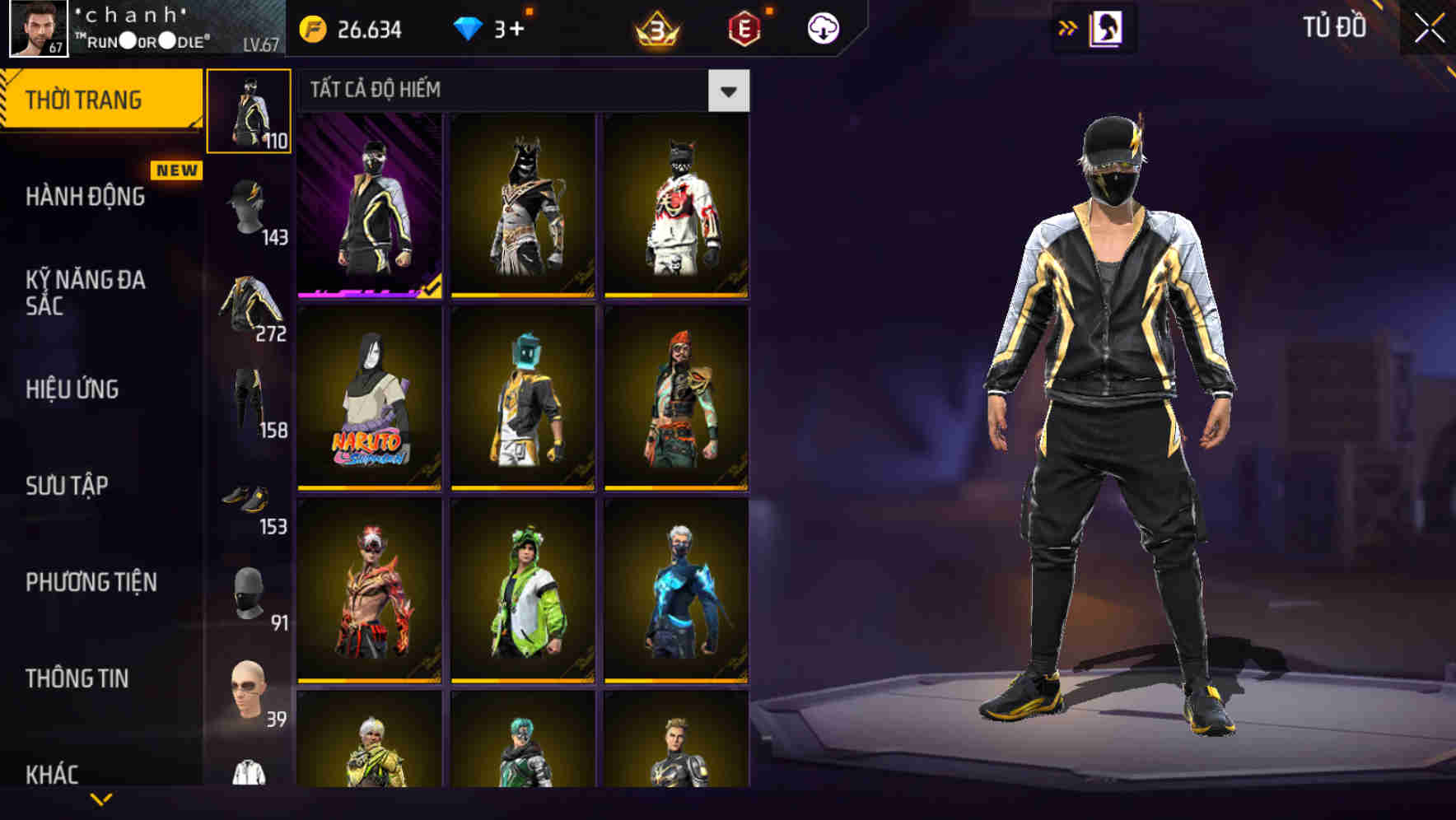Select the bald head category icon with 39
1456x820 pixels.
(x=250, y=683)
